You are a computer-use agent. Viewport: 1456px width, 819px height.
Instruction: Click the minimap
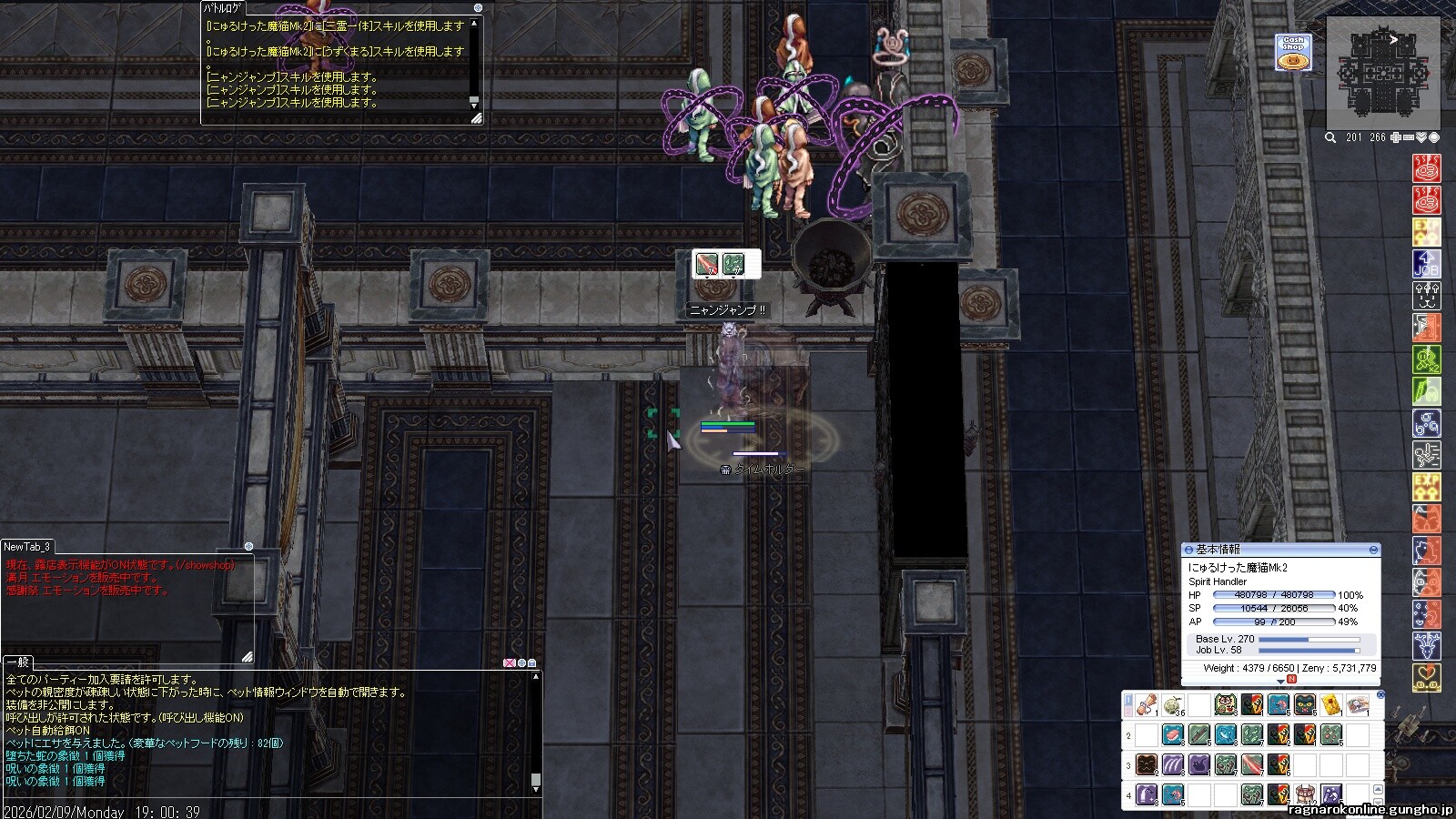pos(1382,73)
